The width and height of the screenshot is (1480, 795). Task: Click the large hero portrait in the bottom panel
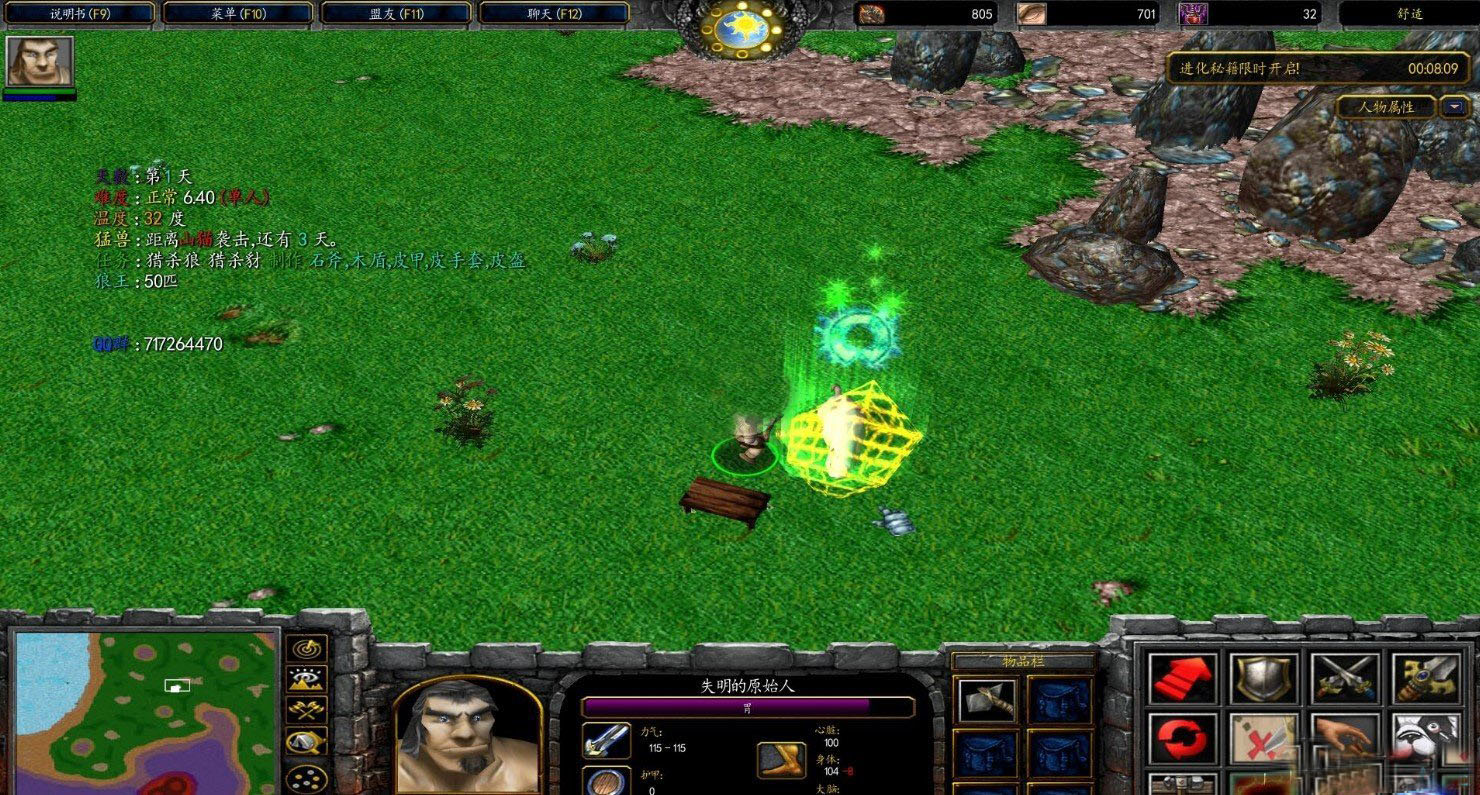coord(466,735)
